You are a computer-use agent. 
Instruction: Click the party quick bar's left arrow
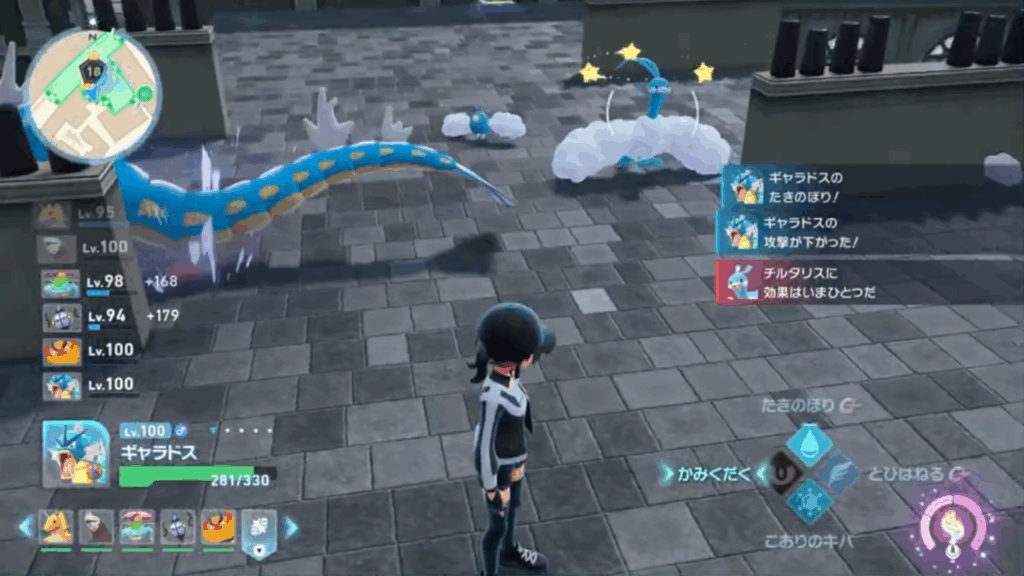tap(25, 526)
